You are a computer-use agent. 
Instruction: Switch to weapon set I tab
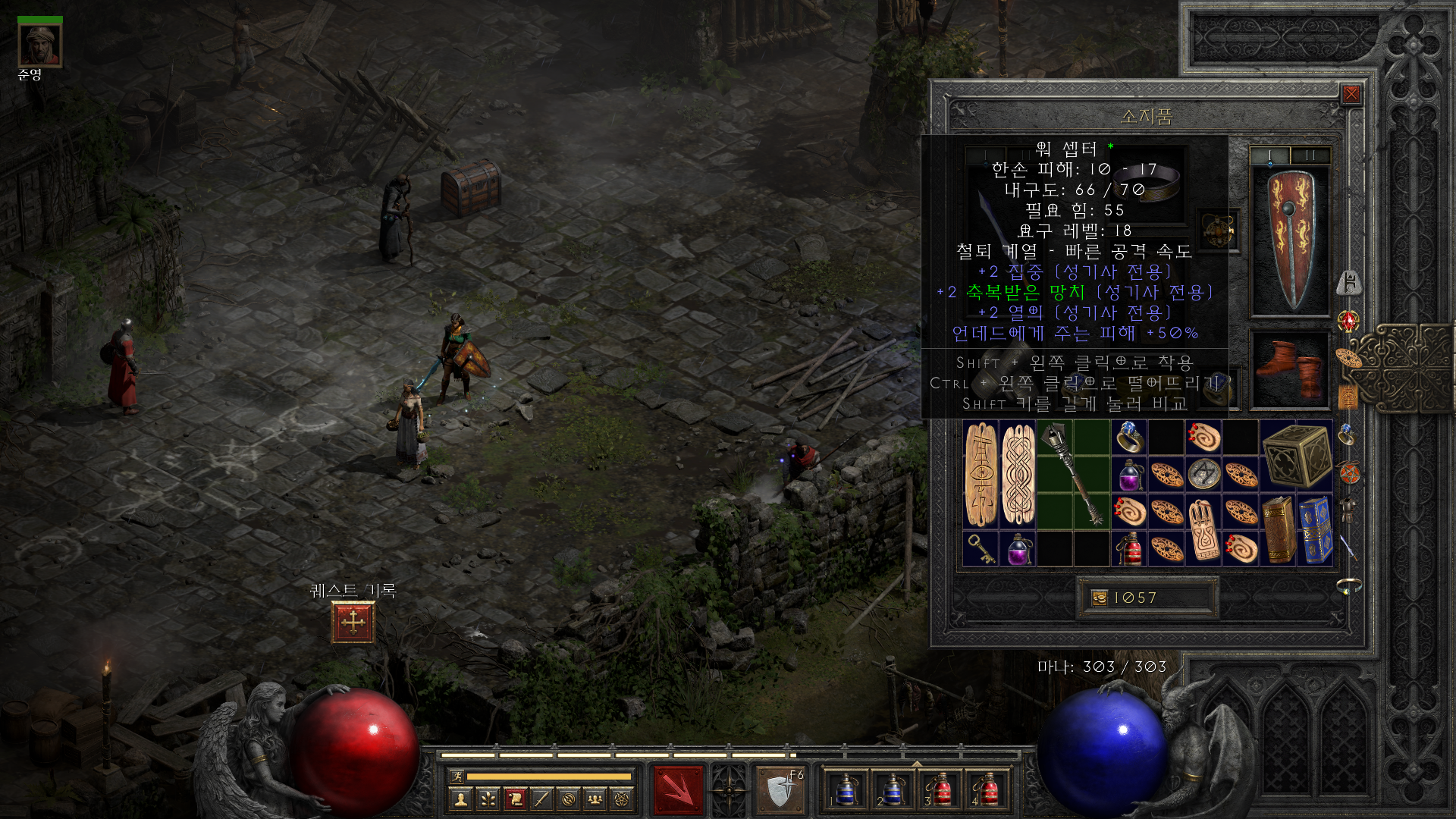coord(1269,155)
